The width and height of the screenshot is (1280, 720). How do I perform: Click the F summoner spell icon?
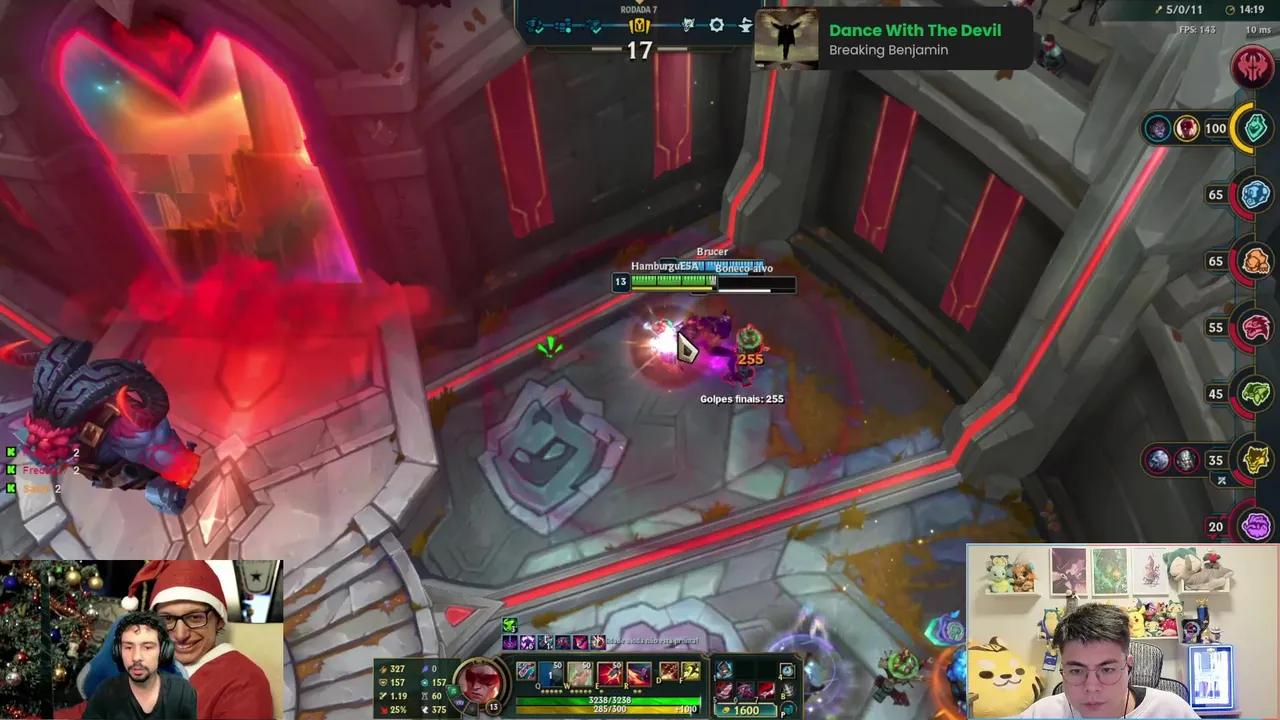tap(691, 672)
